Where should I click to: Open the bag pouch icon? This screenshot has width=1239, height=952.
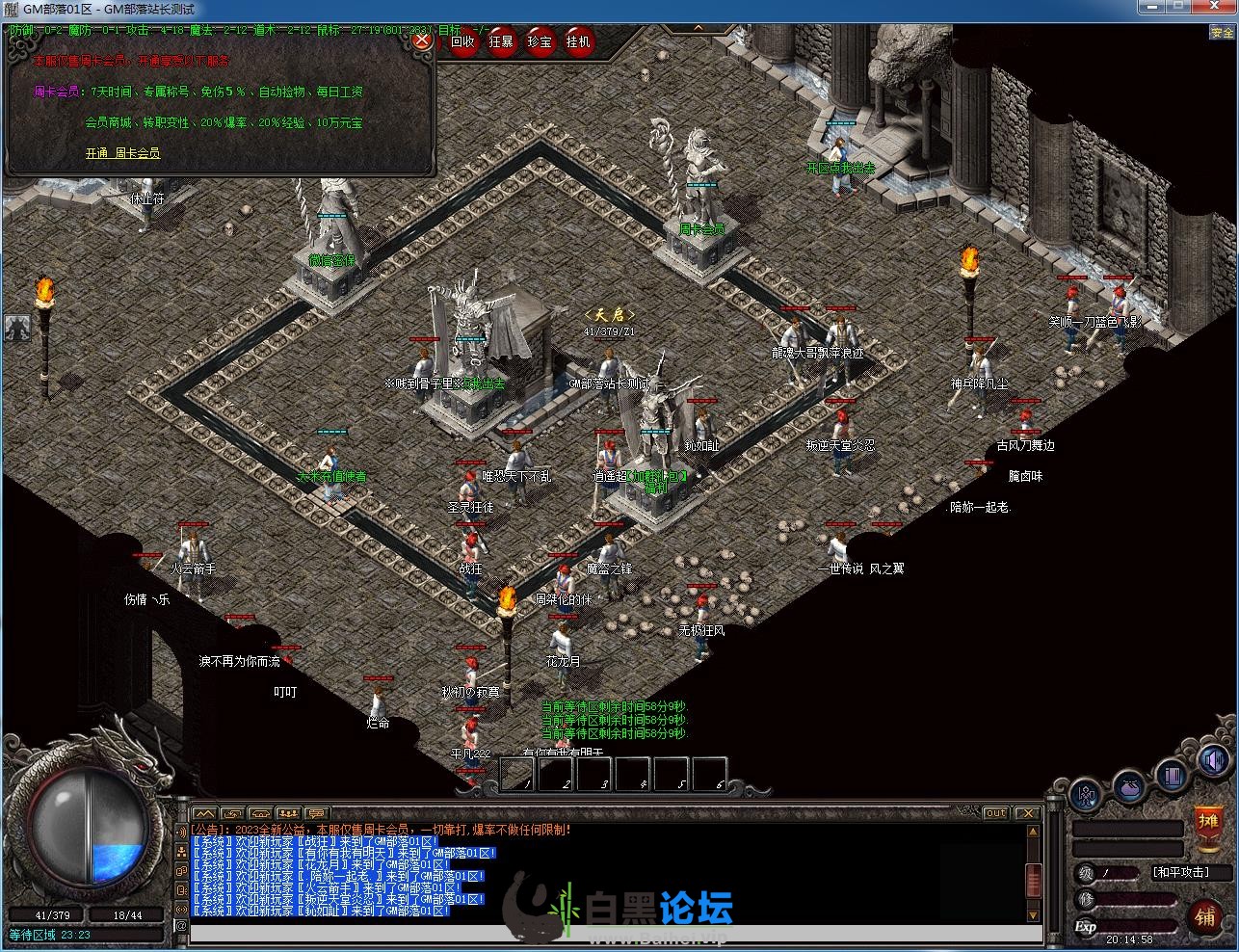tap(1130, 789)
